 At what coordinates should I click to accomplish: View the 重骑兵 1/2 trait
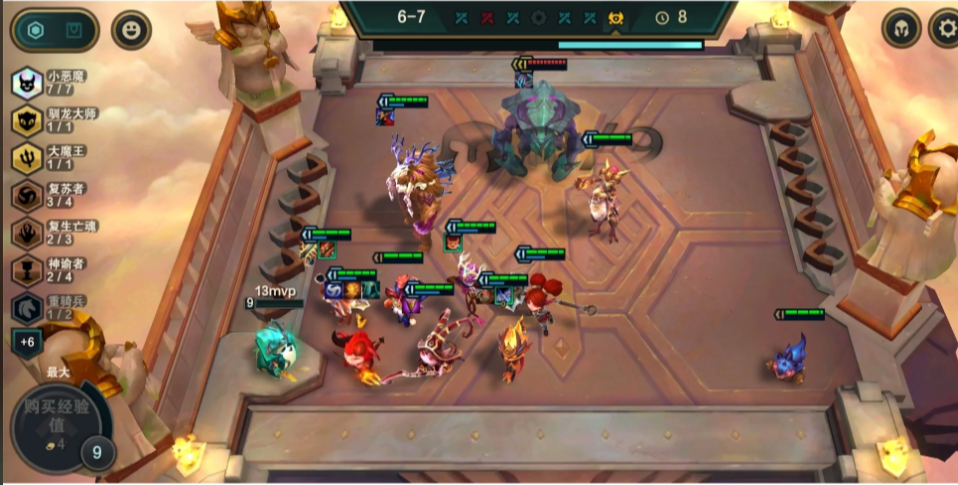pos(27,307)
